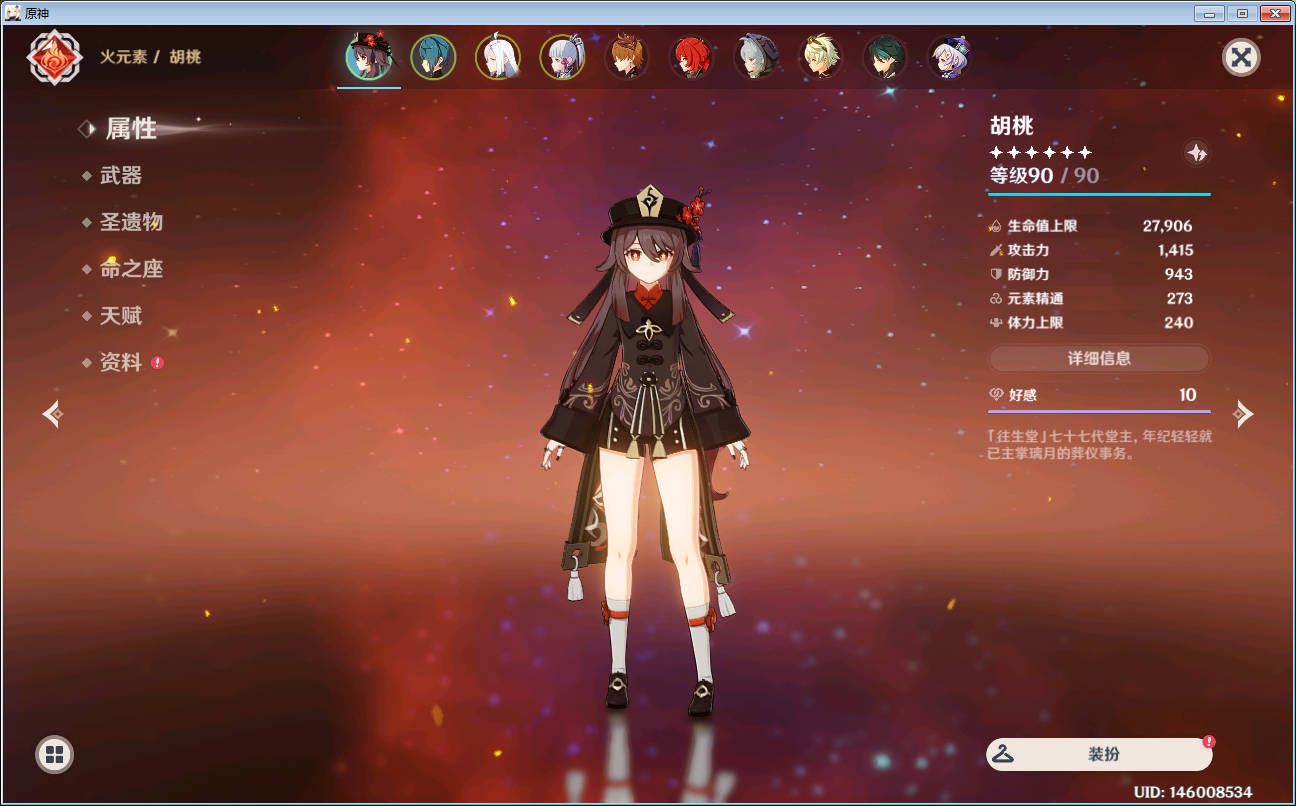This screenshot has height=806, width=1296.
Task: Select the Qiqi portrait with purple hat
Action: pyautogui.click(x=949, y=57)
